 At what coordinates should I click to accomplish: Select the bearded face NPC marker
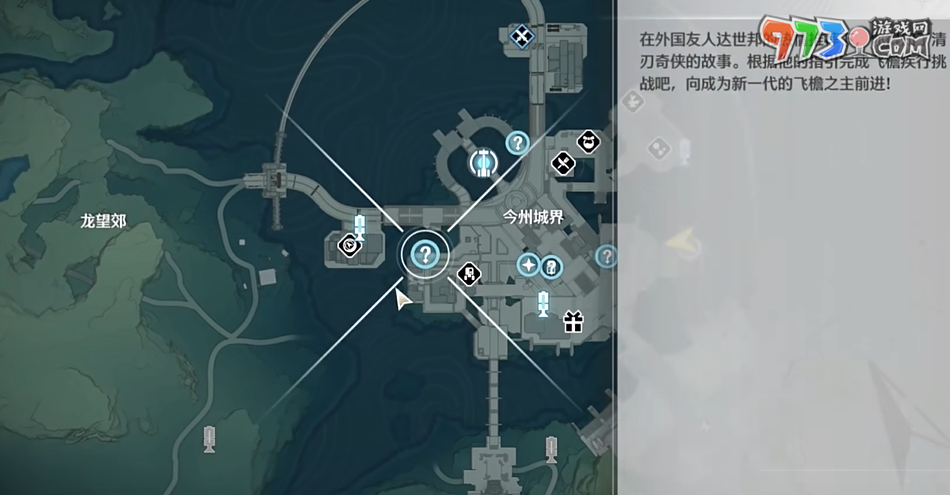click(x=589, y=142)
